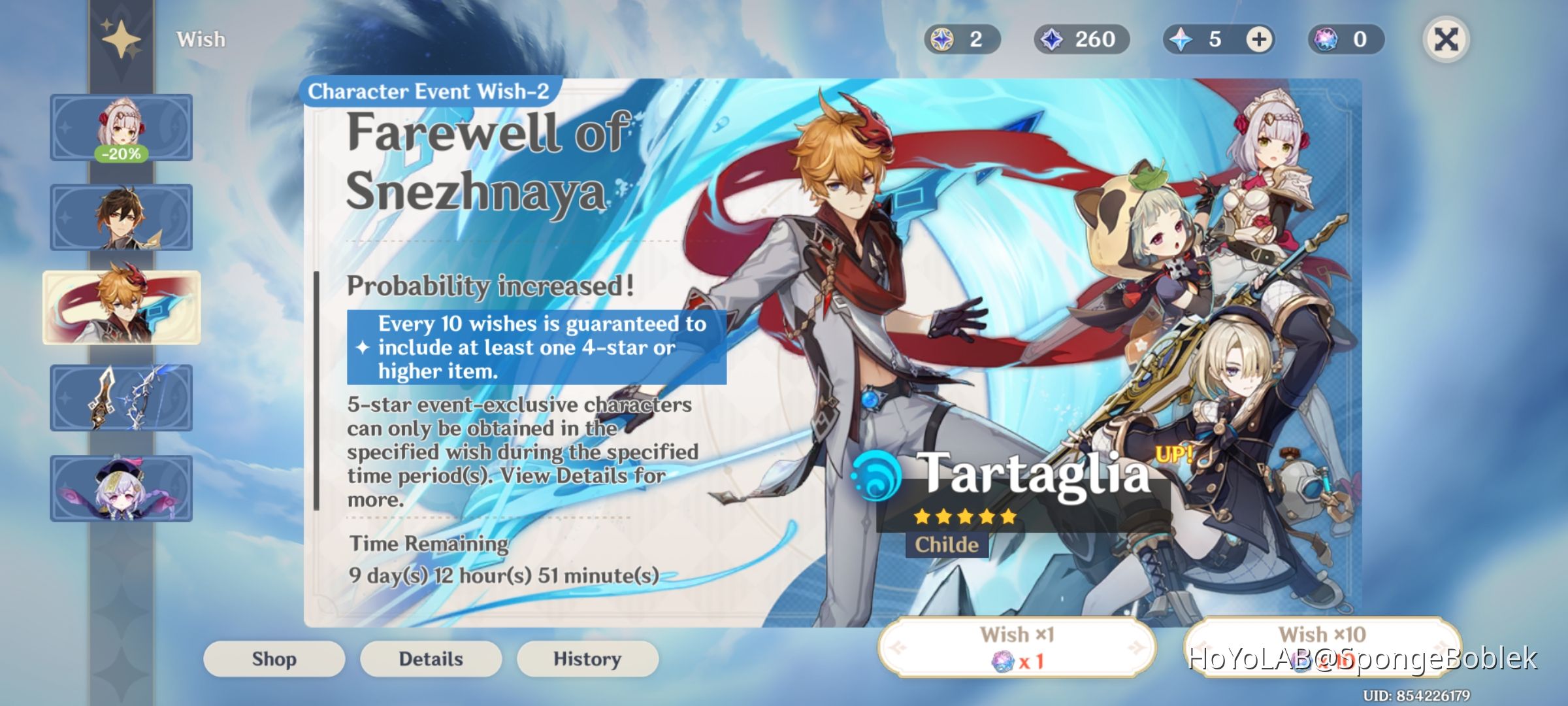Viewport: 1568px width, 706px height.
Task: Switch to the Noelle -20% beginner banner
Action: tap(120, 128)
